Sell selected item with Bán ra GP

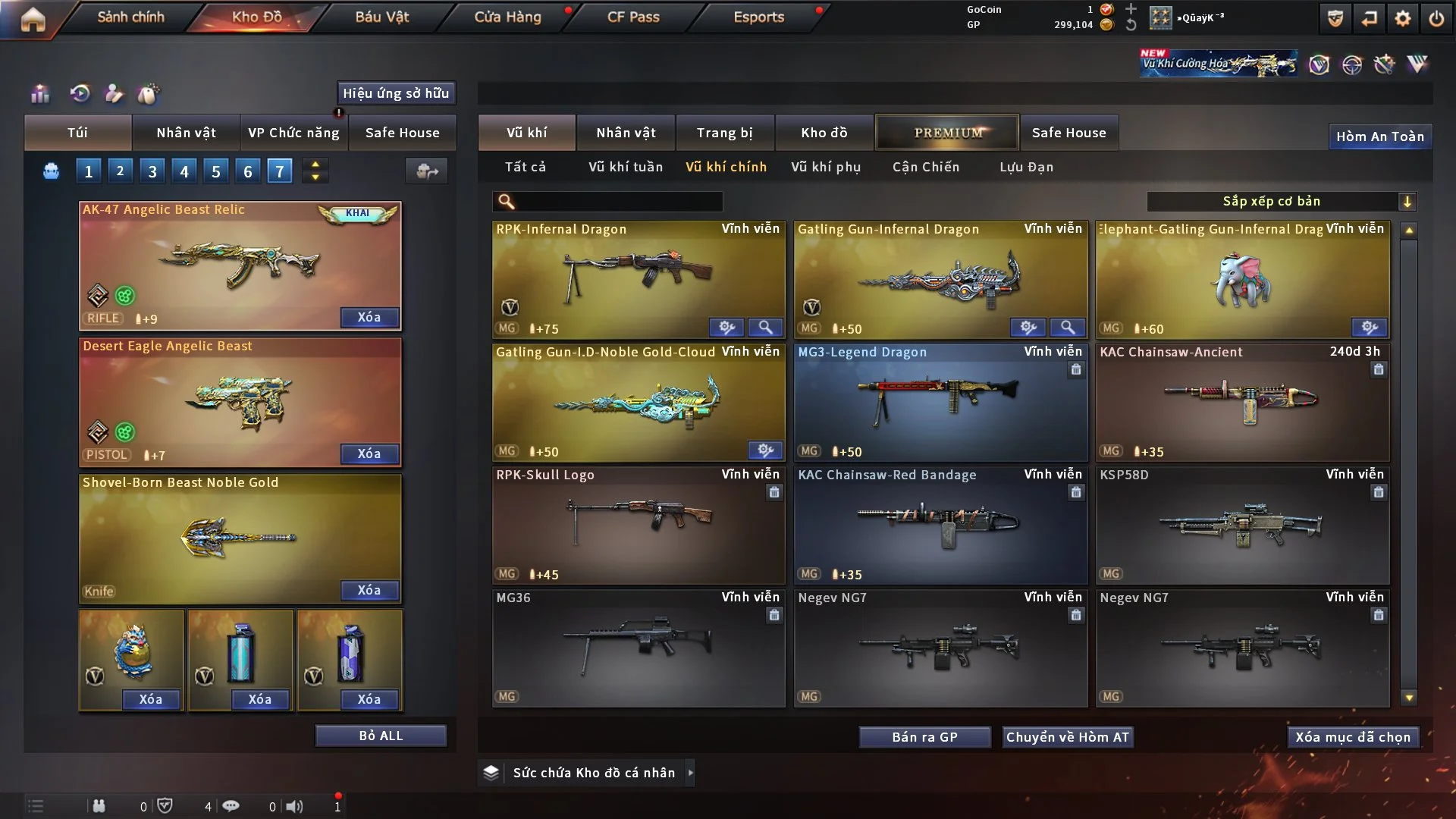[x=924, y=737]
